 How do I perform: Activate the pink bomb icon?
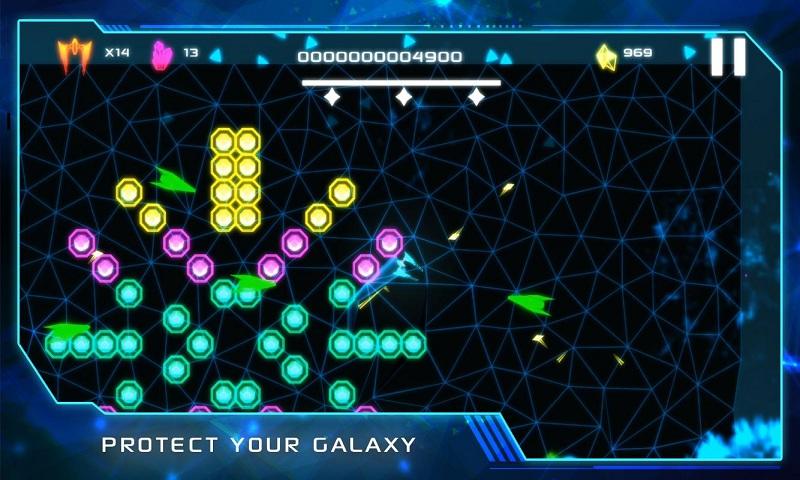tap(160, 54)
